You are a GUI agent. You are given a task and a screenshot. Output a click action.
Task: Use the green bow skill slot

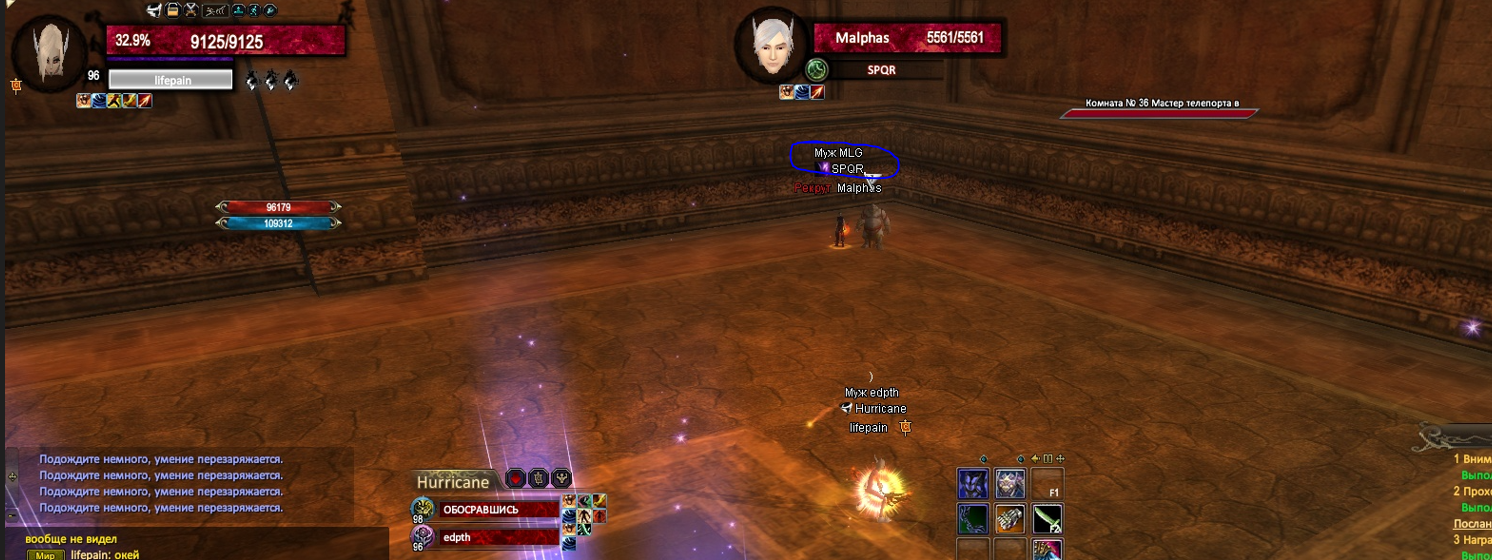coord(973,519)
